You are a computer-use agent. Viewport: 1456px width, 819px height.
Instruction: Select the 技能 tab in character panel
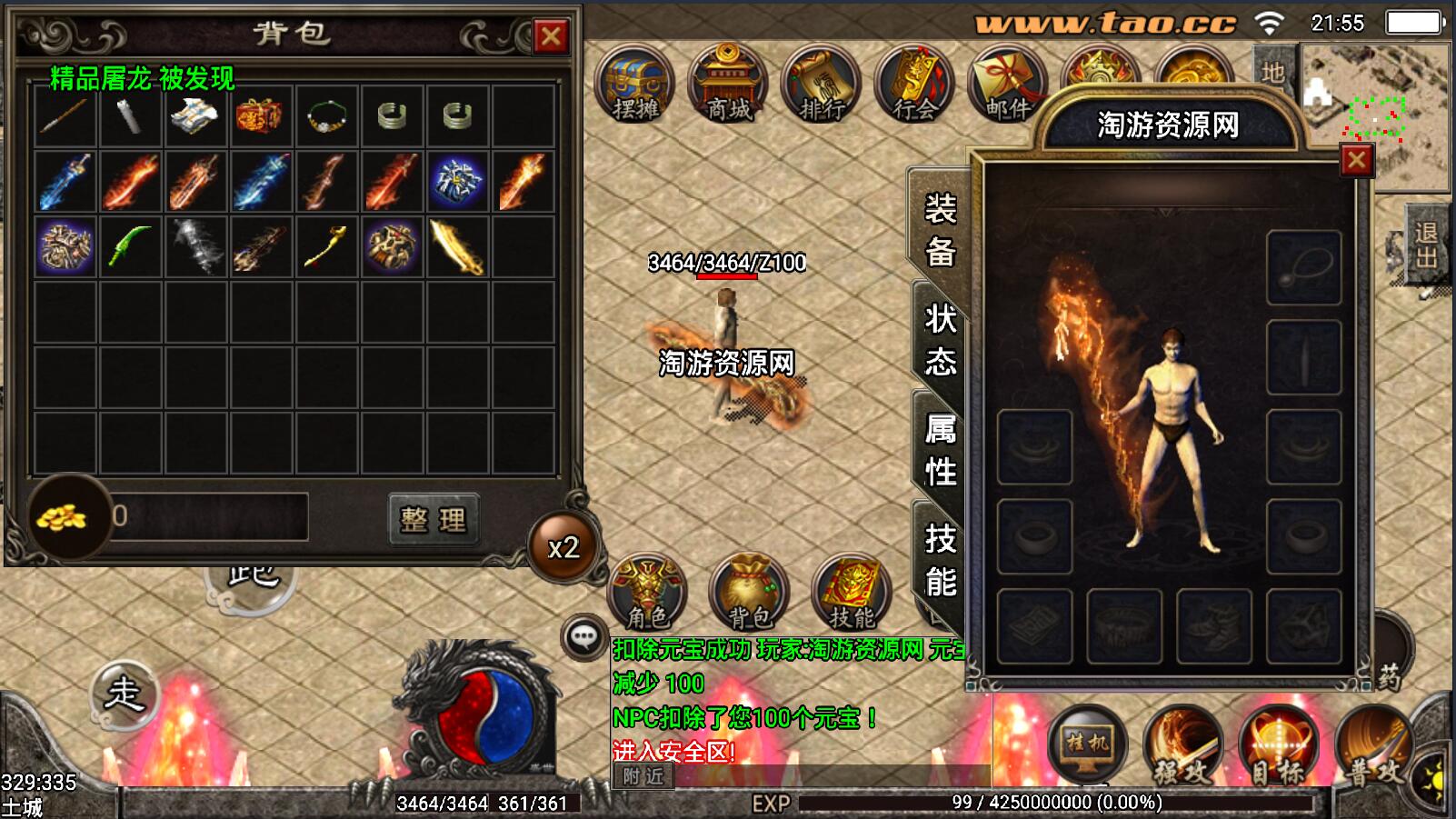point(940,560)
